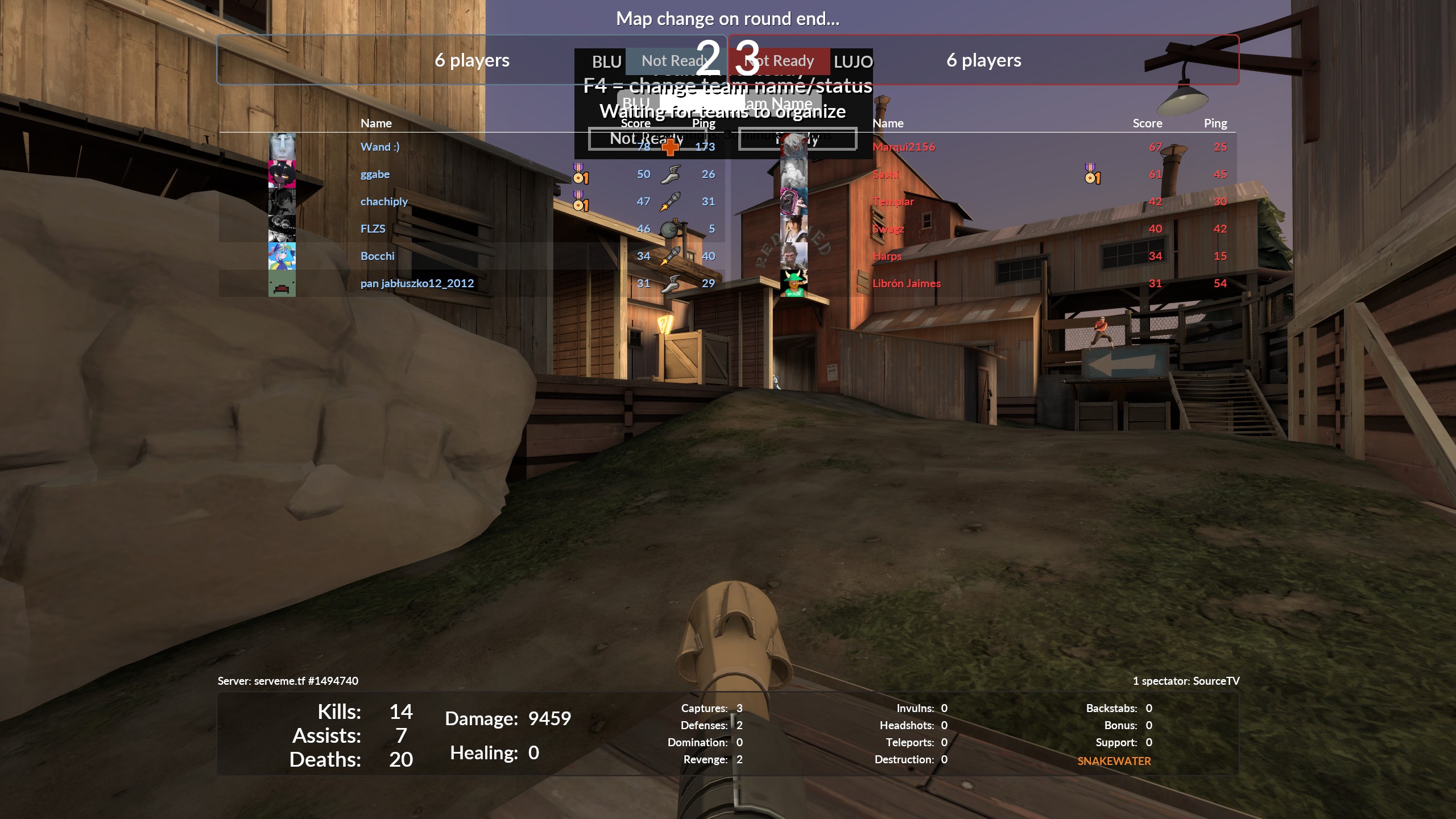
Task: Select the white team name text field
Action: (x=702, y=103)
